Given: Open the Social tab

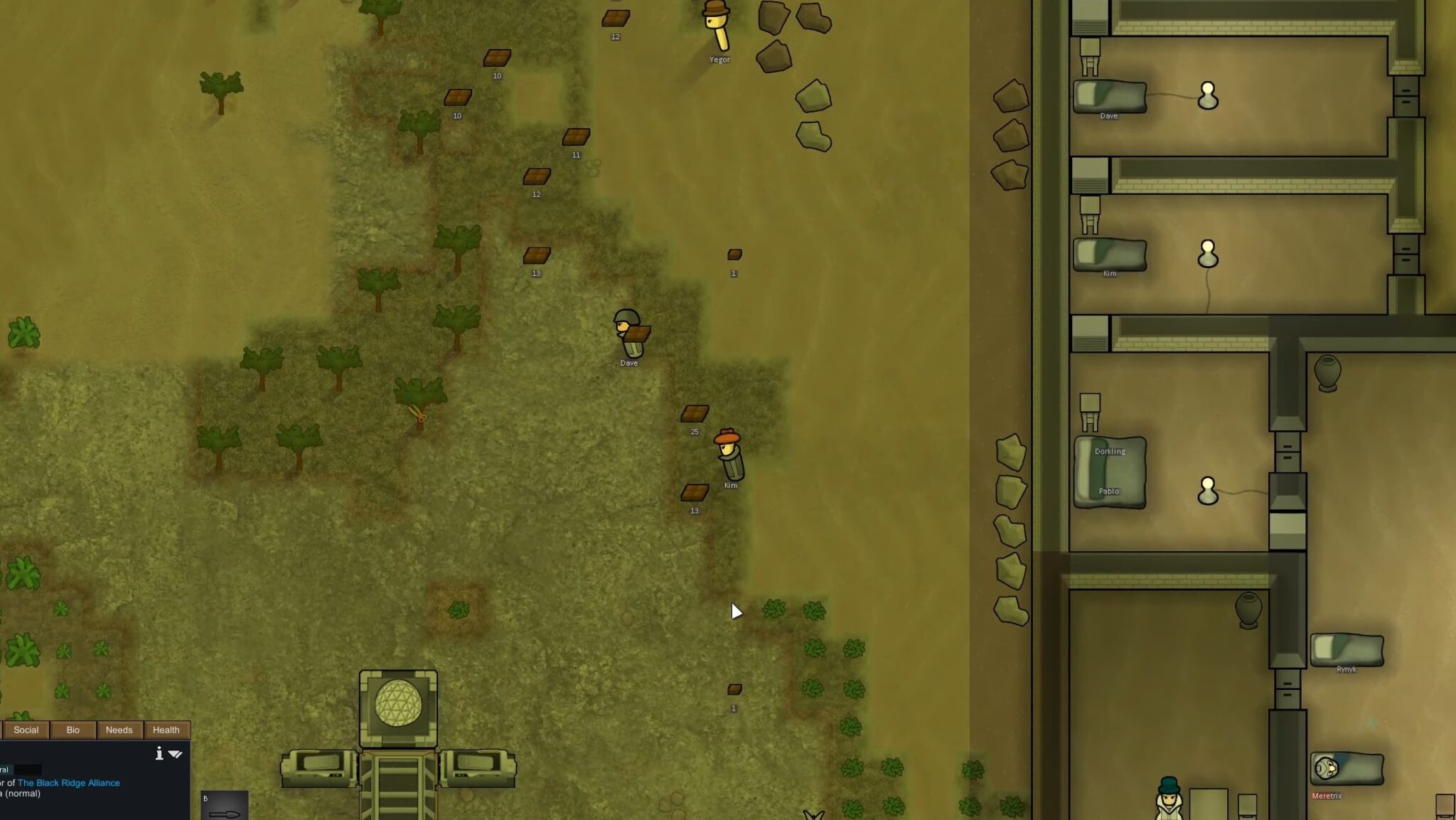Looking at the screenshot, I should tap(27, 730).
